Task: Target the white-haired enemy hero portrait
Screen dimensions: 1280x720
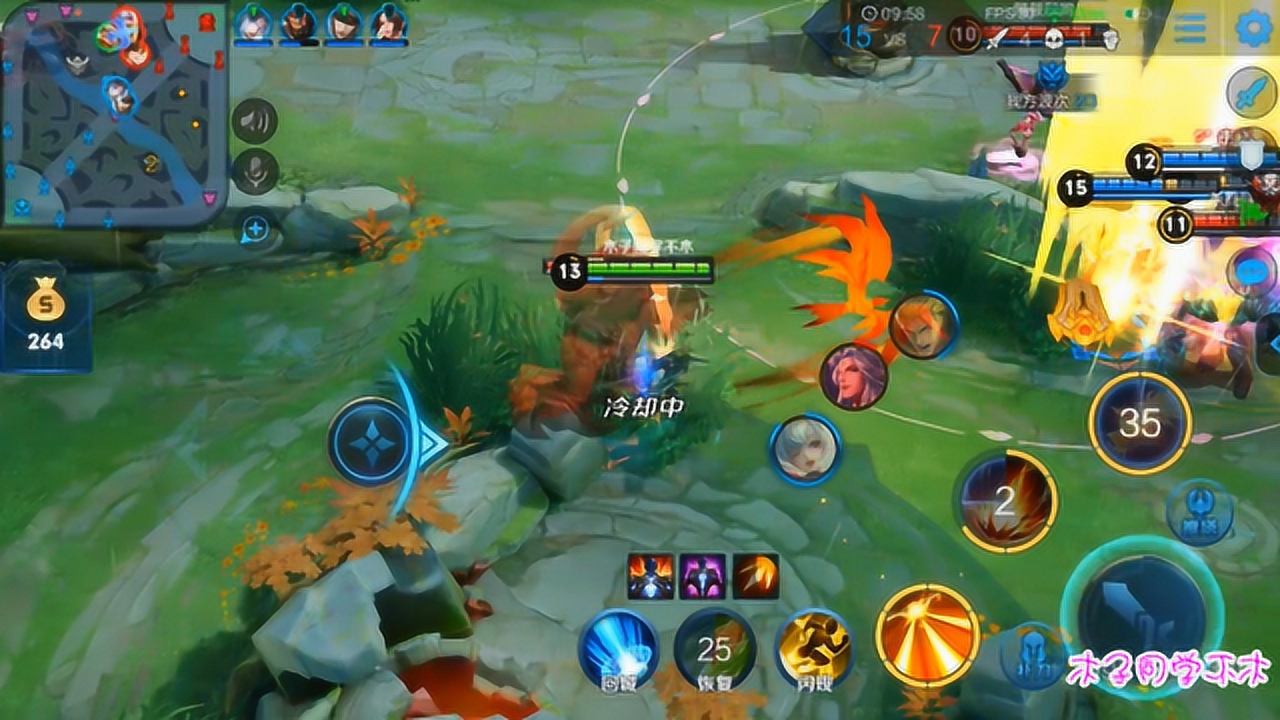Action: 805,449
